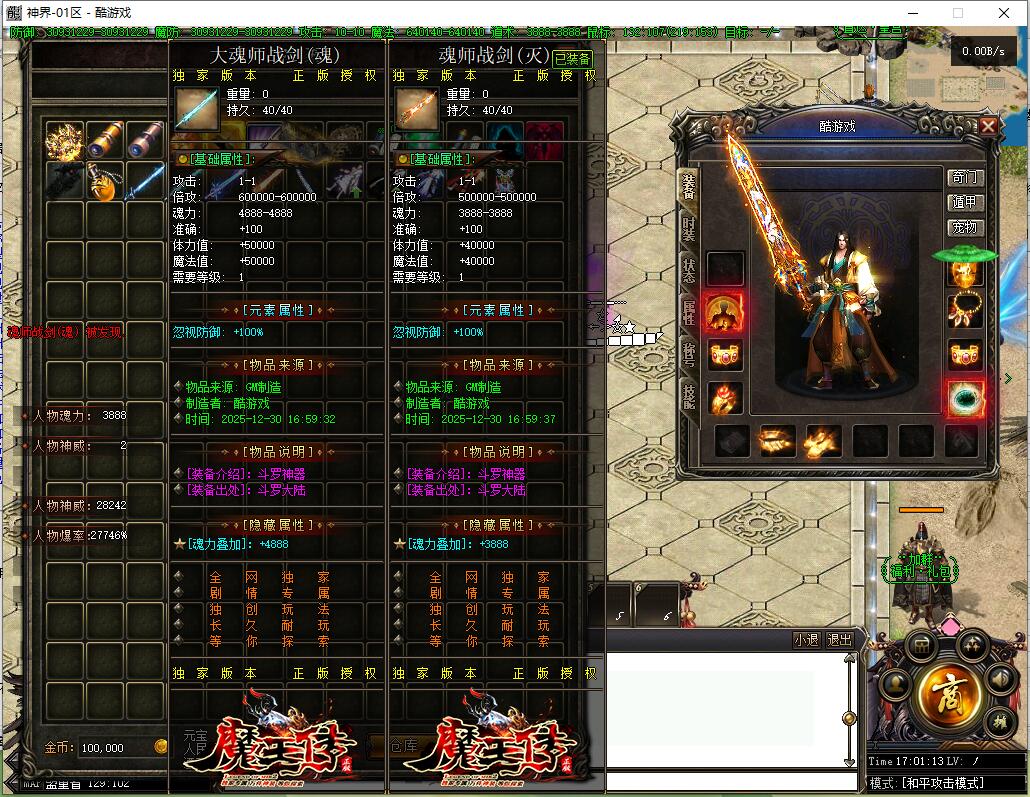The image size is (1030, 797).
Task: Show the 属性 tab
Action: [689, 313]
